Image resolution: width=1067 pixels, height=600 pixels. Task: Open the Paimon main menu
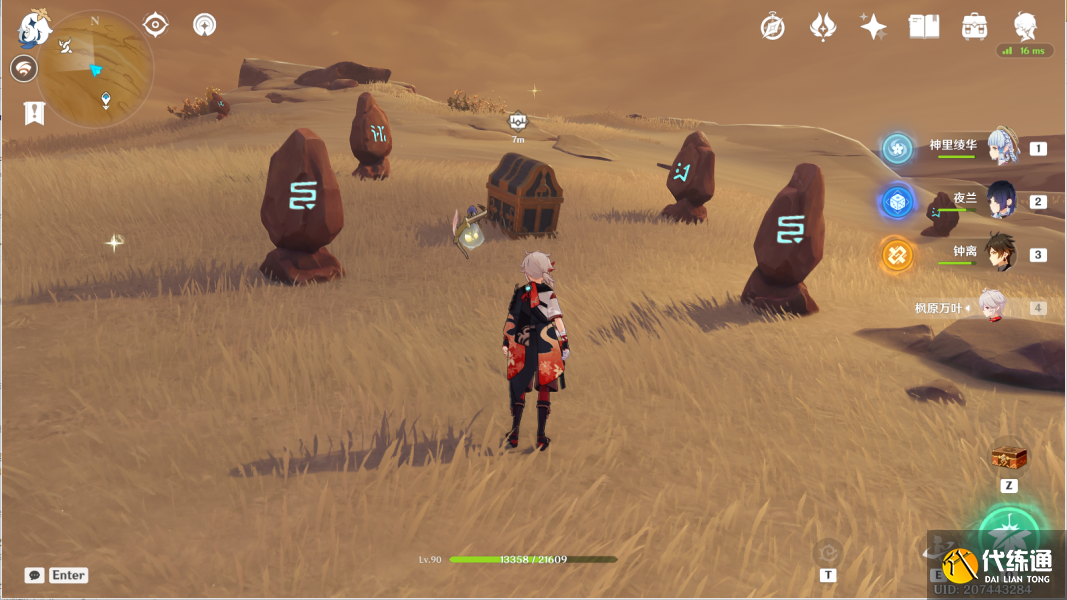(x=34, y=29)
